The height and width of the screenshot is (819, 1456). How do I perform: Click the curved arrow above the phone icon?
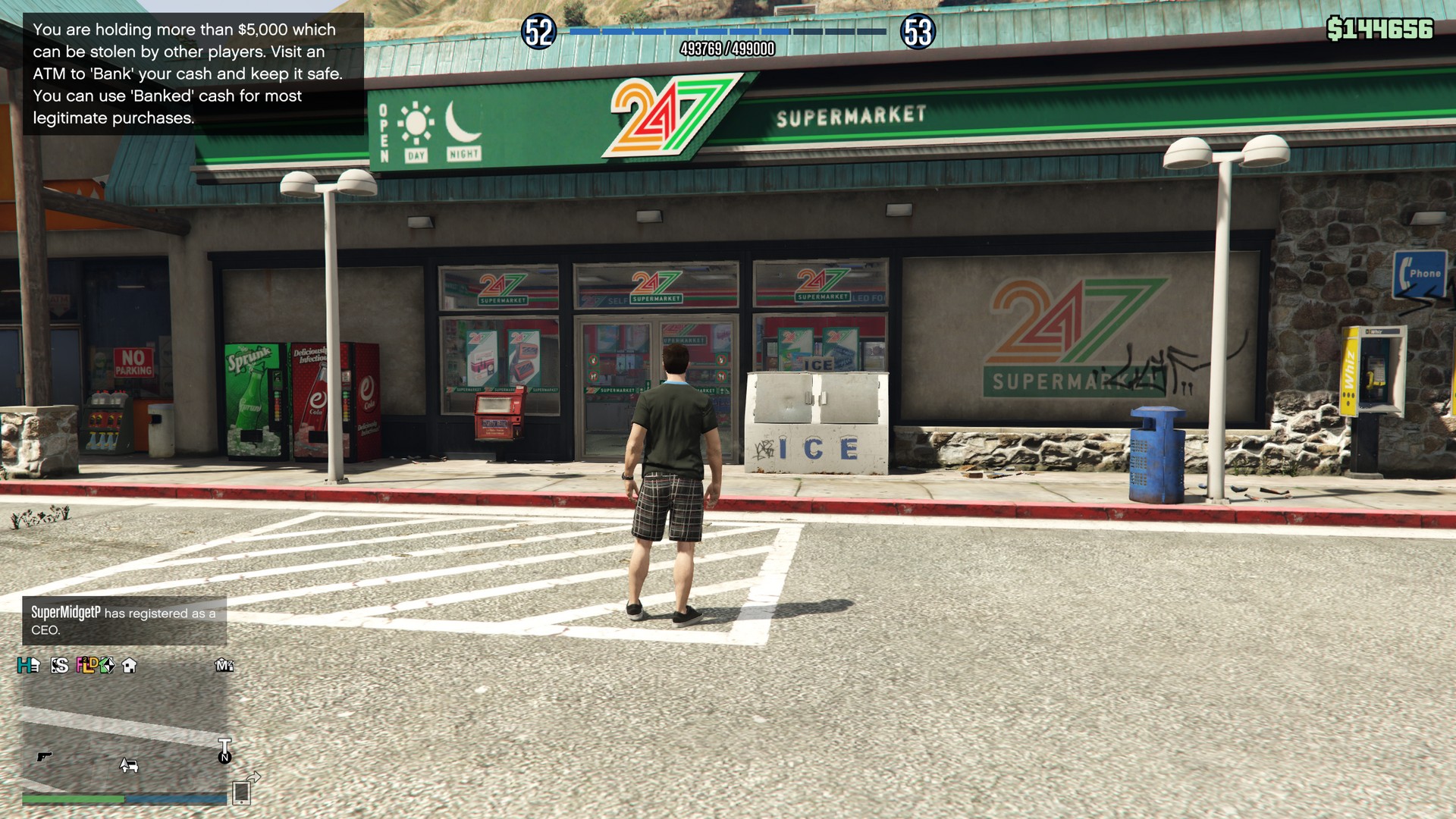[x=252, y=778]
